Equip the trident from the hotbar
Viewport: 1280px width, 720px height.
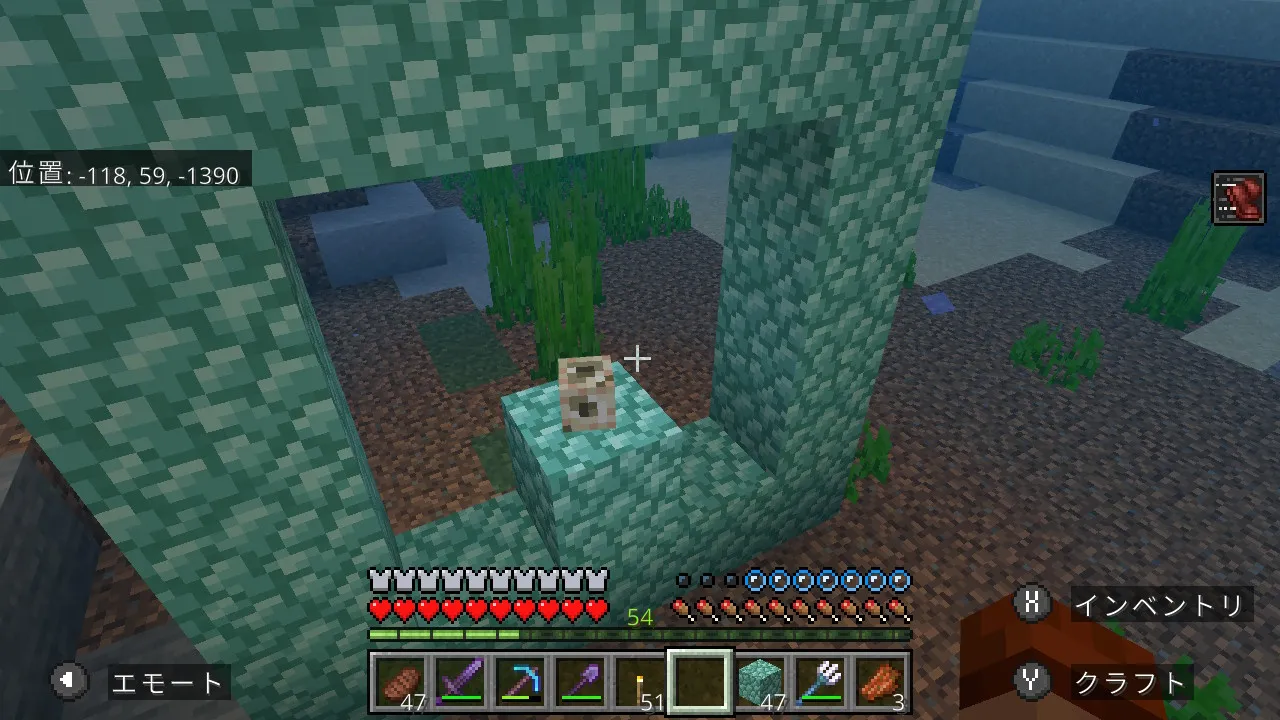820,683
